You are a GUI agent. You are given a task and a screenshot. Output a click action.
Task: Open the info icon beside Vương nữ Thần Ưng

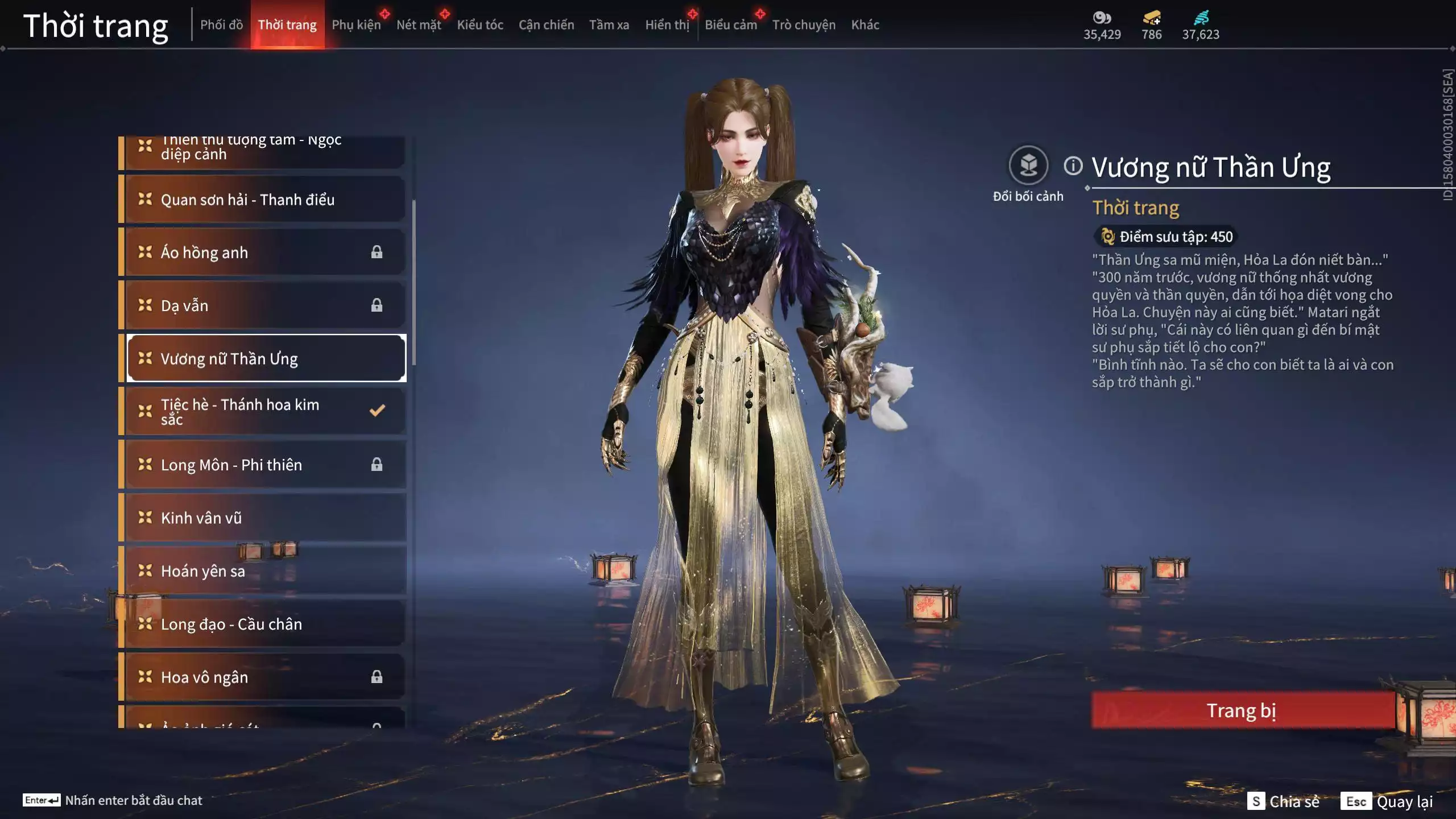pos(1073,166)
